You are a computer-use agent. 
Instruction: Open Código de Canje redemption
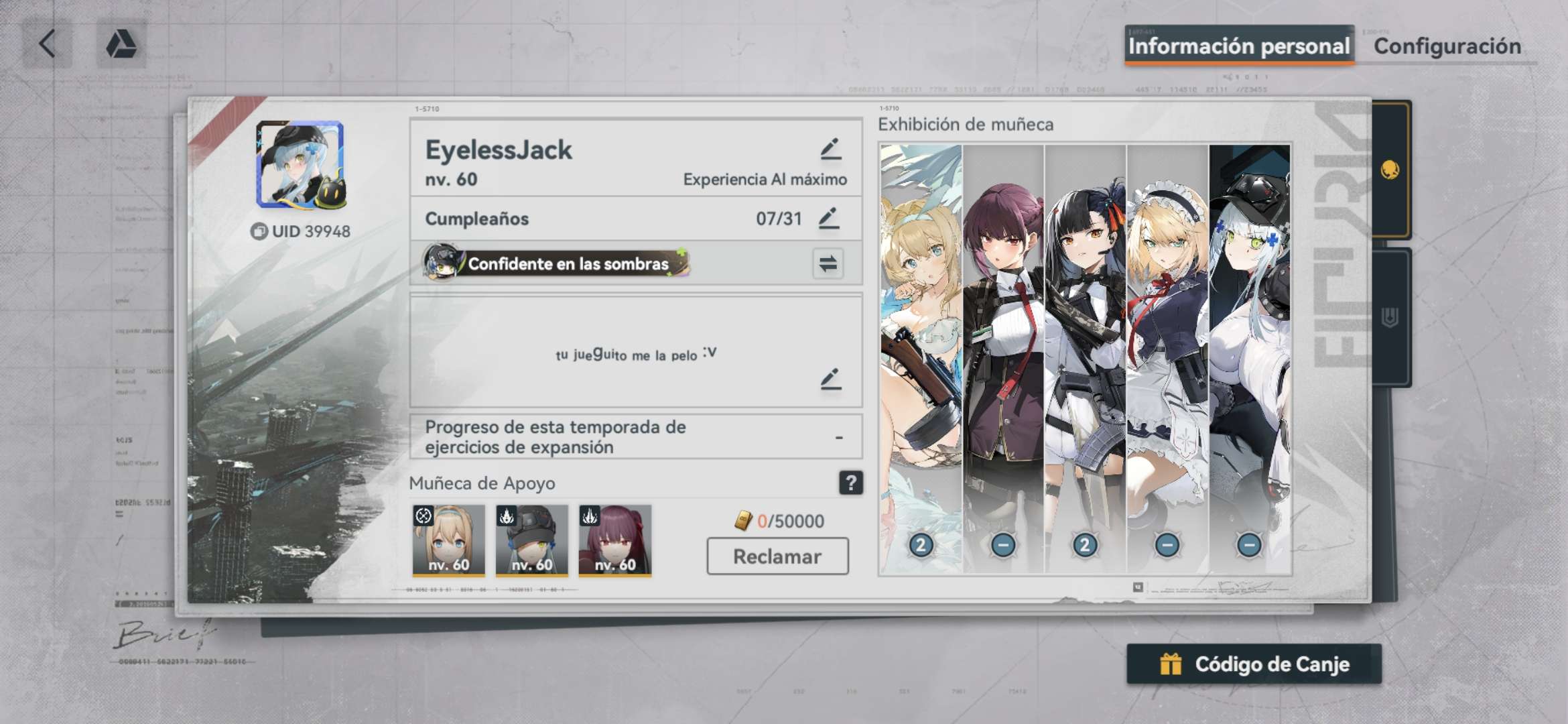[1254, 664]
